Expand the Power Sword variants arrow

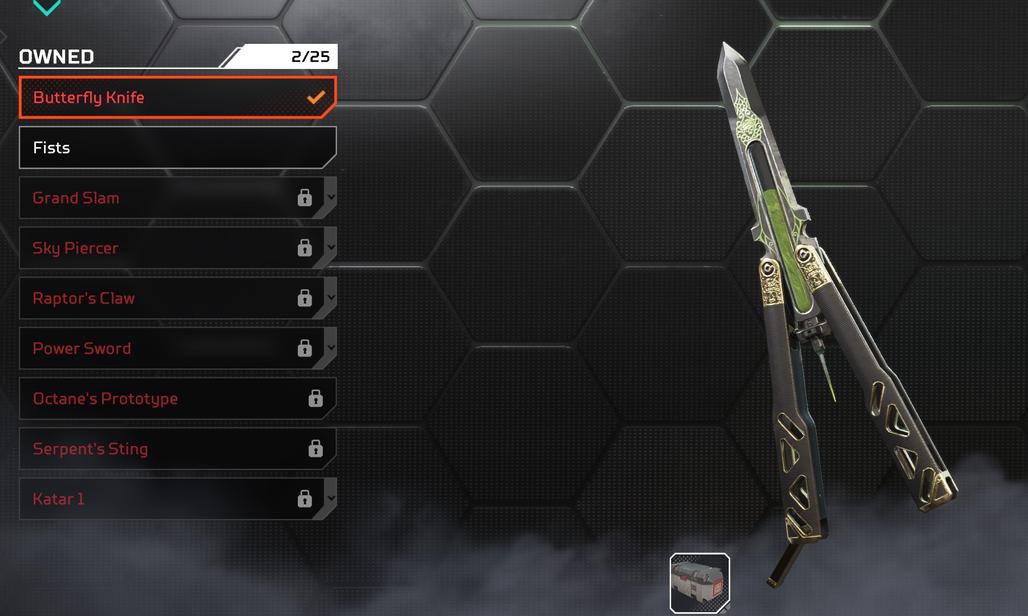pyautogui.click(x=331, y=348)
